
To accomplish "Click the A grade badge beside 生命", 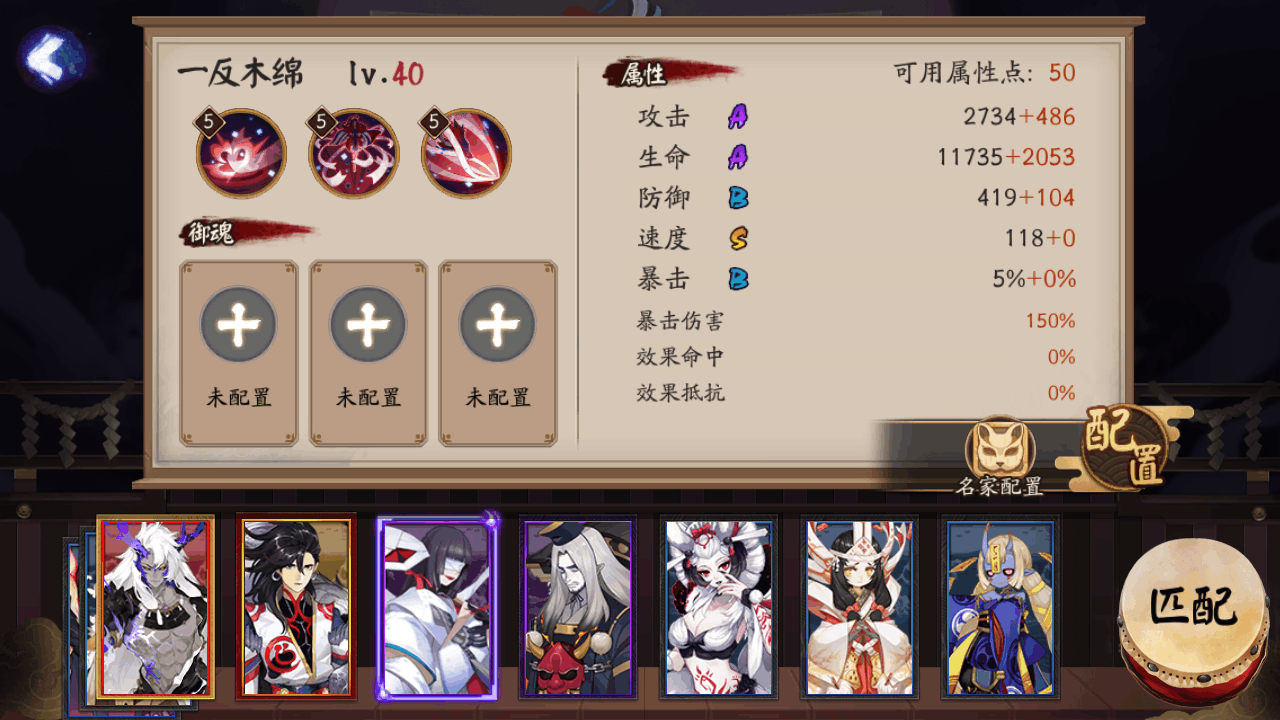I will (737, 158).
